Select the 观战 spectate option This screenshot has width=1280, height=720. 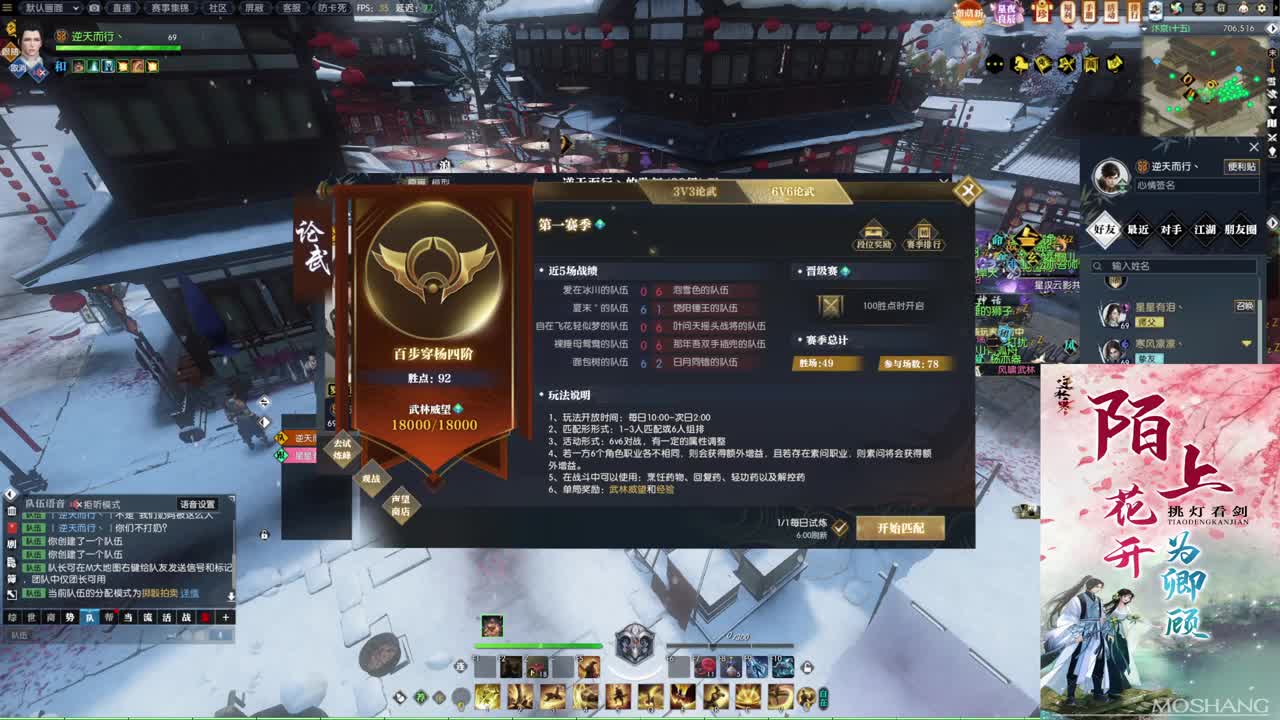(x=370, y=480)
